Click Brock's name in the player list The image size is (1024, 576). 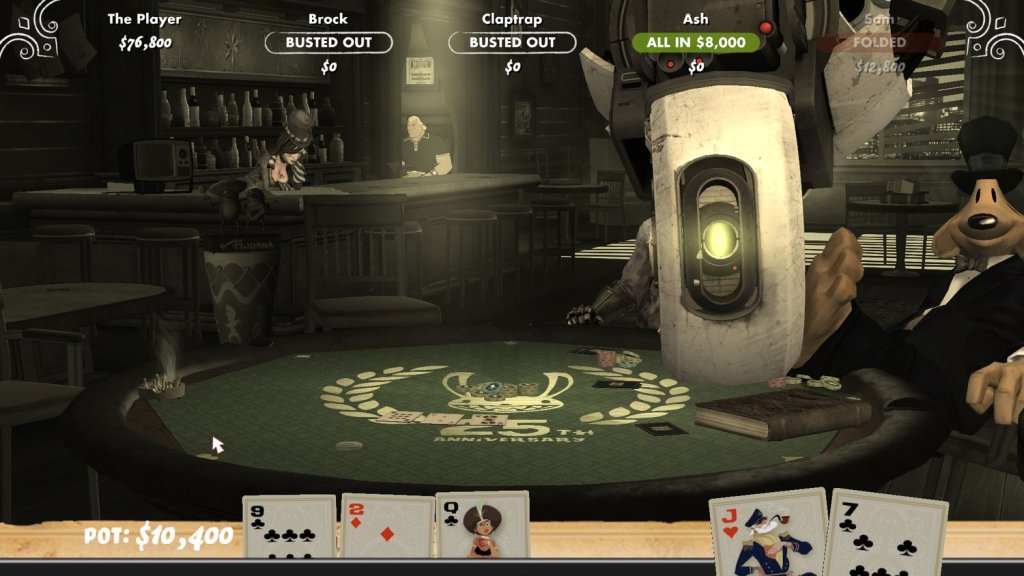pyautogui.click(x=328, y=19)
